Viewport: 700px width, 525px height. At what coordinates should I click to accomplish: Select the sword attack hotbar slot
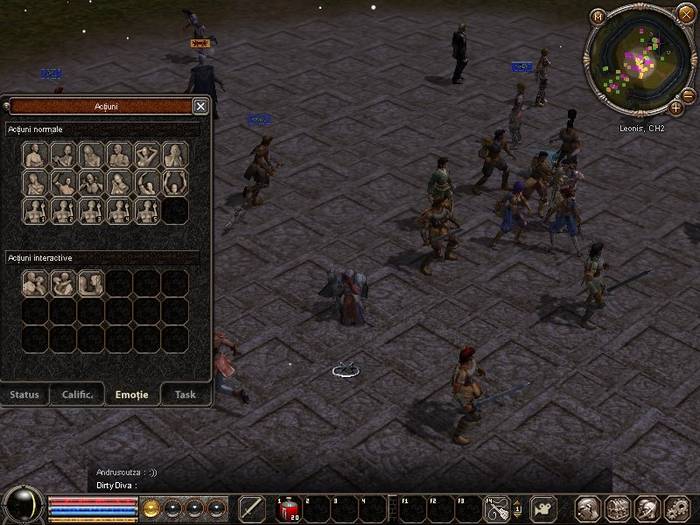coord(252,509)
